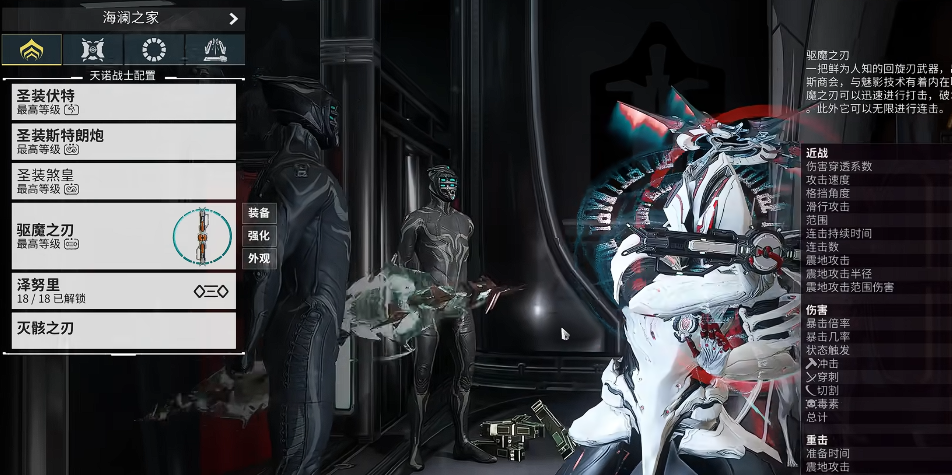This screenshot has height=475, width=952.
Task: Open the fourth arsenal tab on the right
Action: (x=215, y=49)
